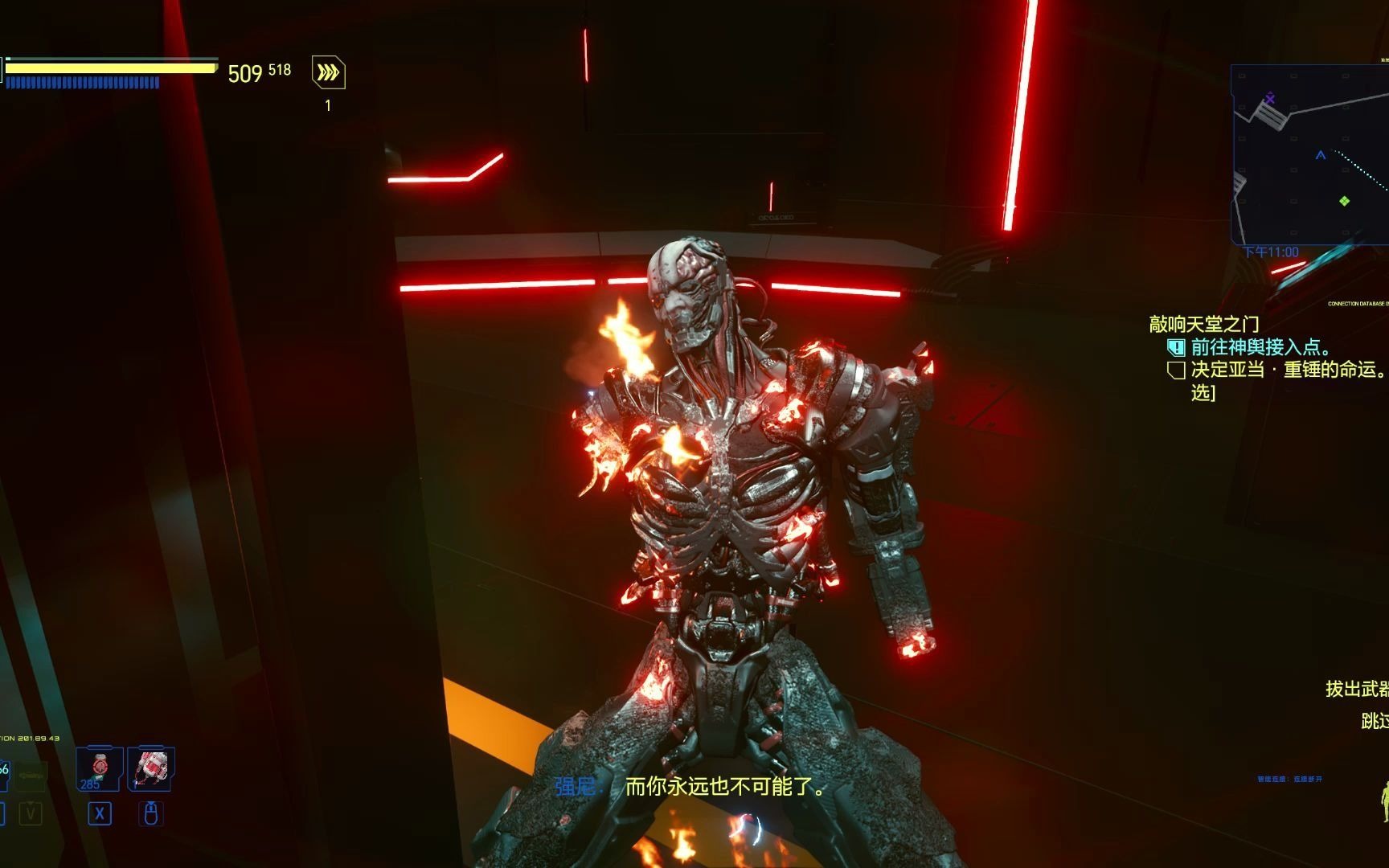
Task: Select the 敲响天堂之门 quest title
Action: click(1203, 324)
